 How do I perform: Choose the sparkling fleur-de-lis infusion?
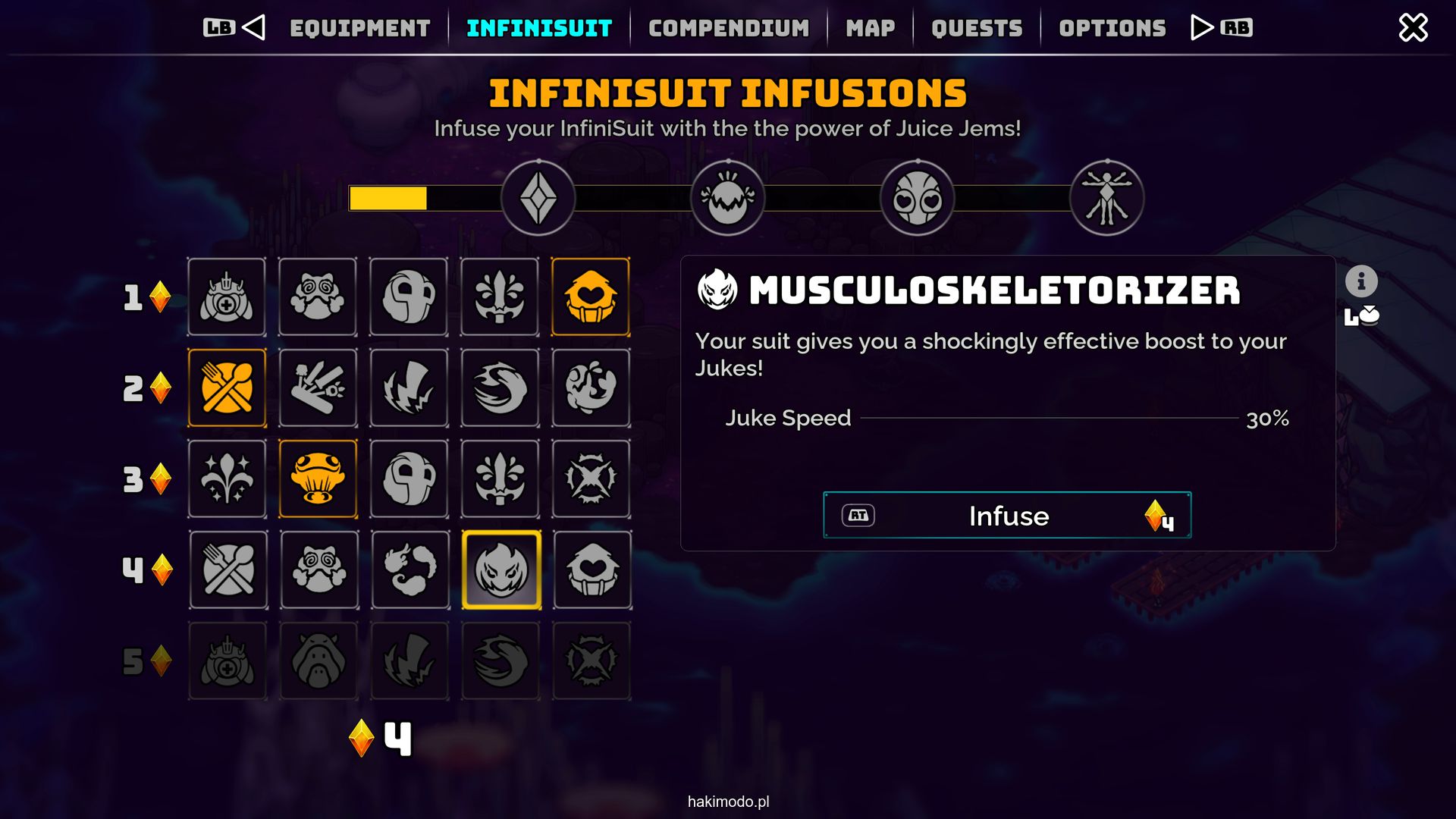(x=227, y=479)
